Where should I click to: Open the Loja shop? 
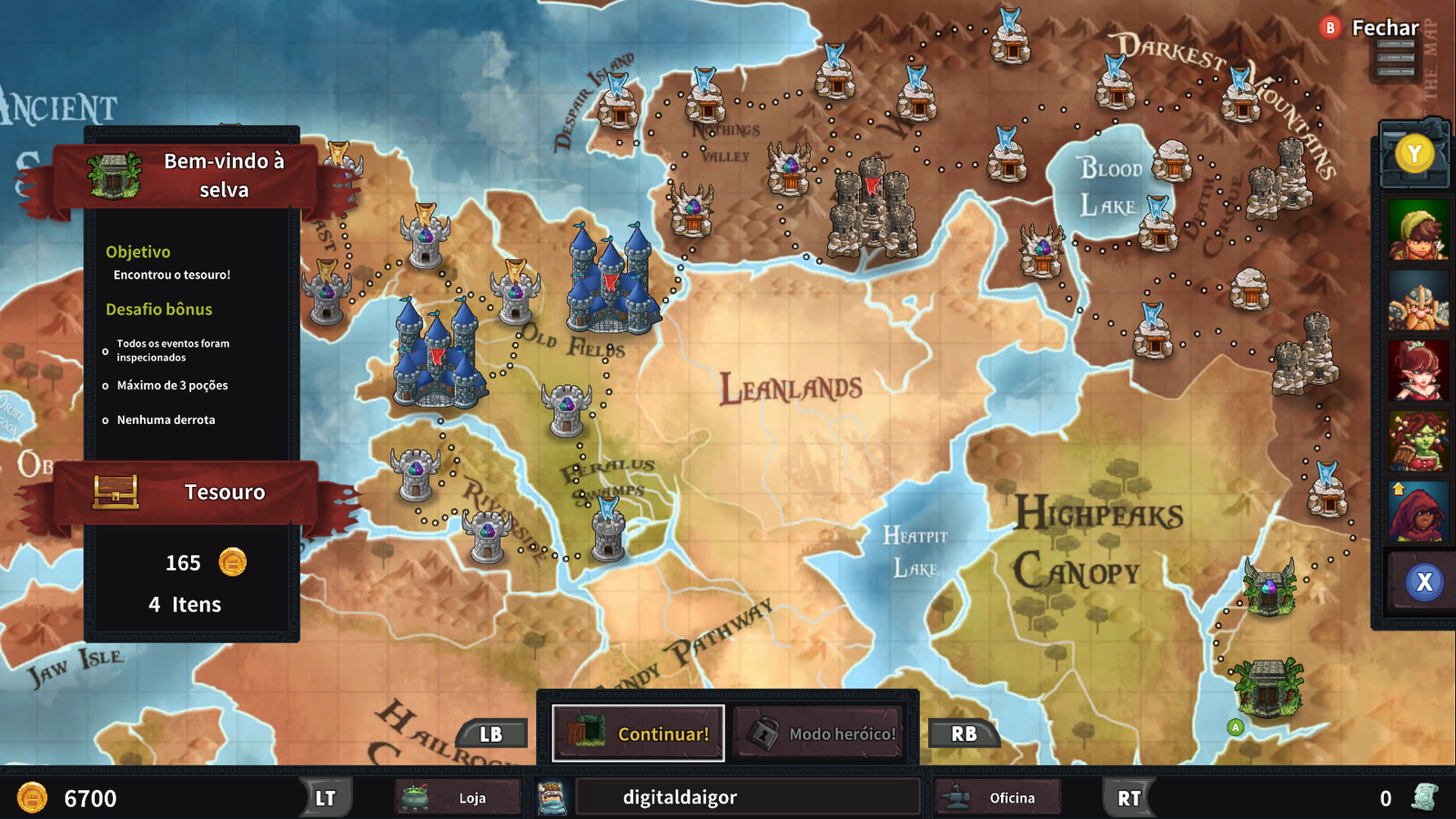pyautogui.click(x=459, y=798)
